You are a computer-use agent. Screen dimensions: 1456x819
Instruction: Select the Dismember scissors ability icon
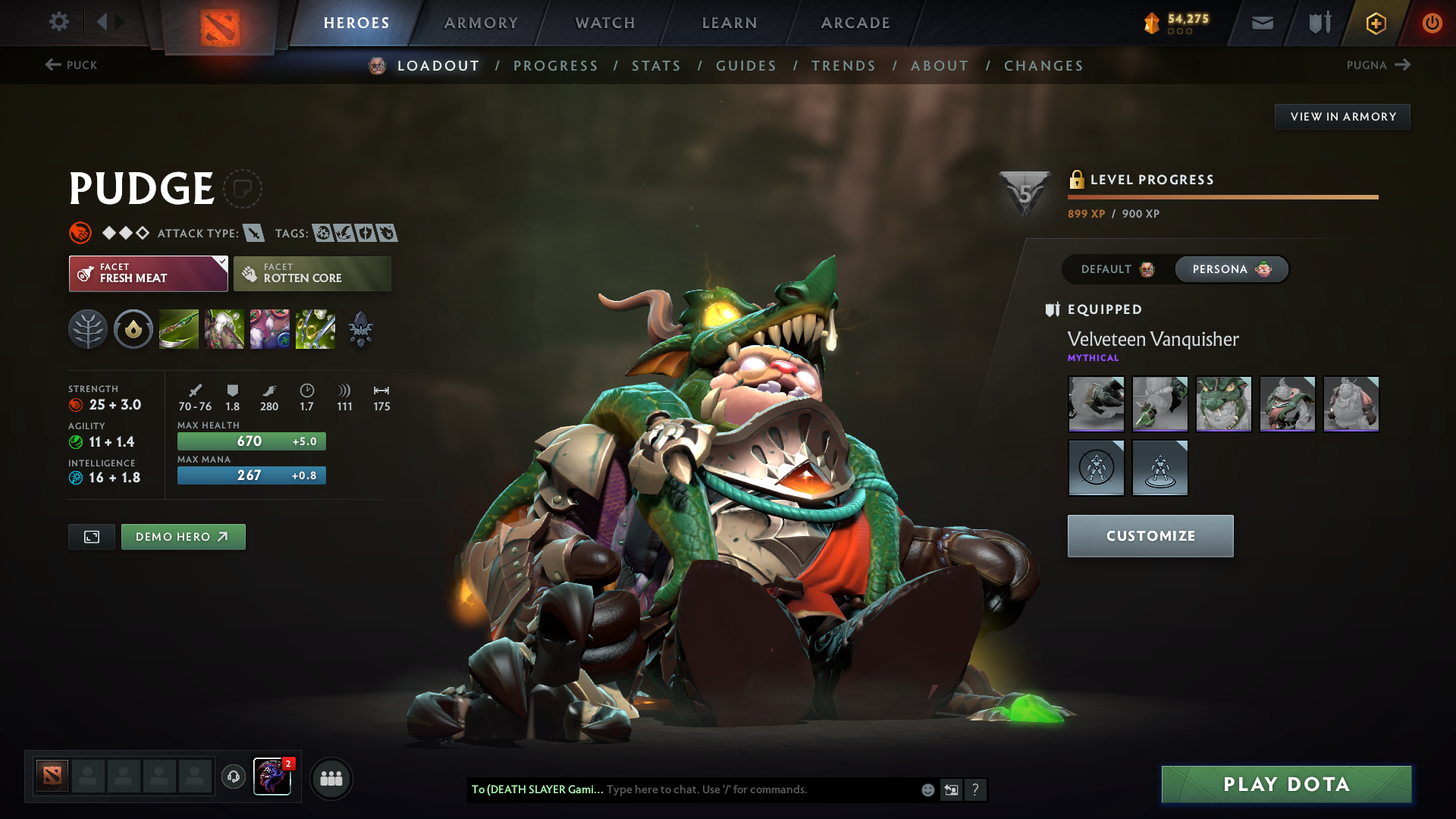[315, 329]
